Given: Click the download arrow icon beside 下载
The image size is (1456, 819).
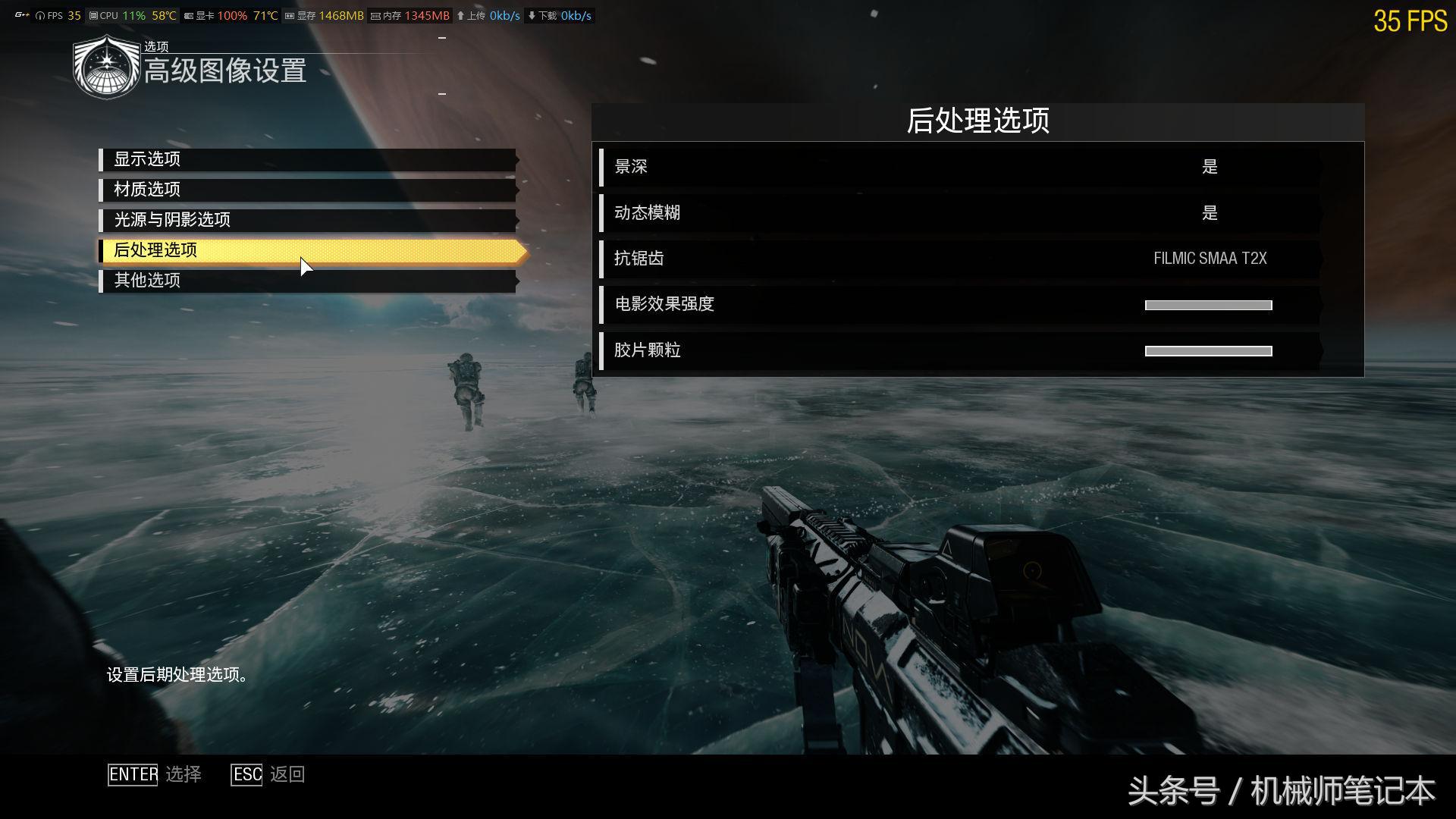Looking at the screenshot, I should (532, 14).
